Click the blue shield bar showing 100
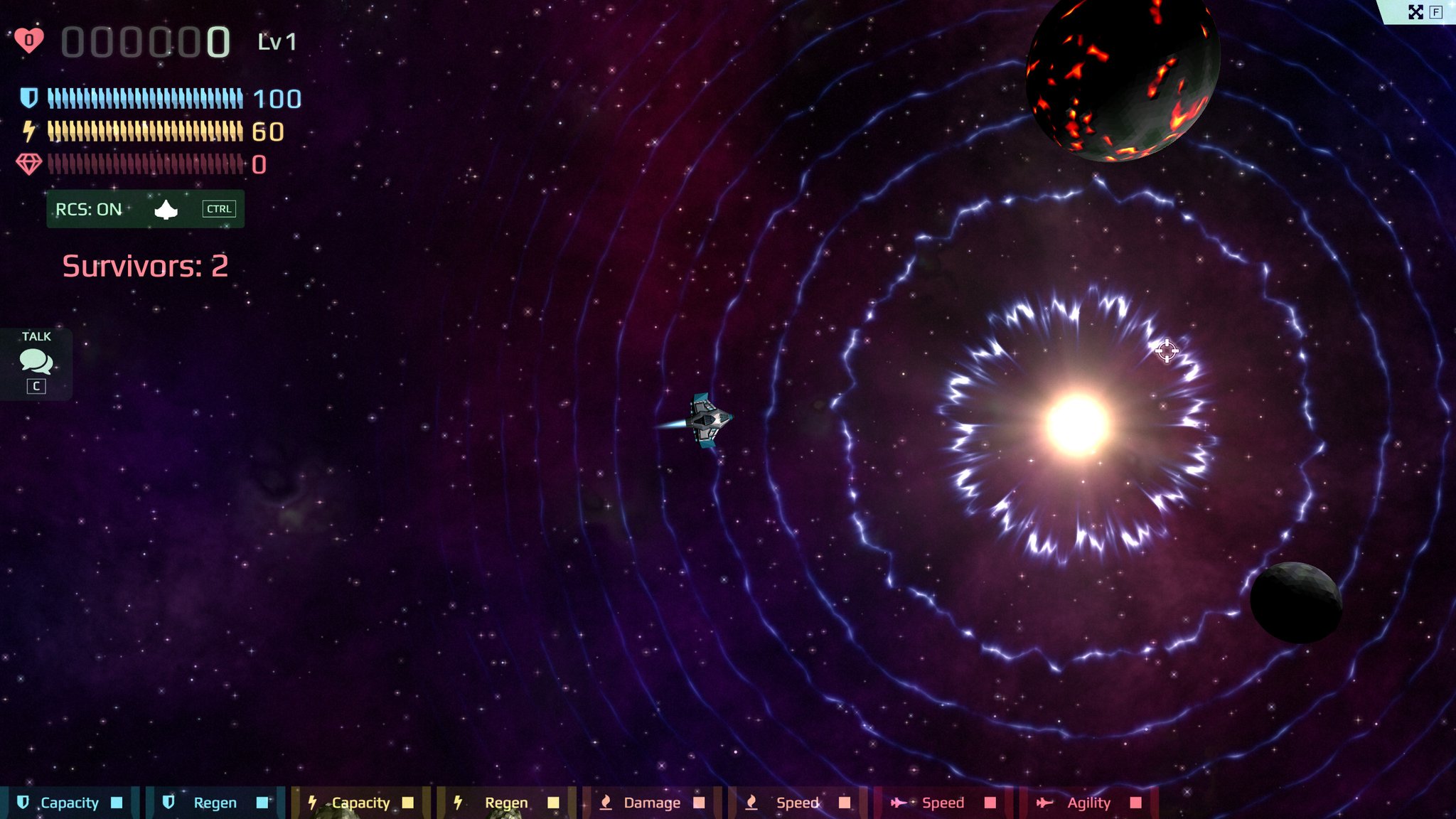This screenshot has height=819, width=1456. click(142, 97)
